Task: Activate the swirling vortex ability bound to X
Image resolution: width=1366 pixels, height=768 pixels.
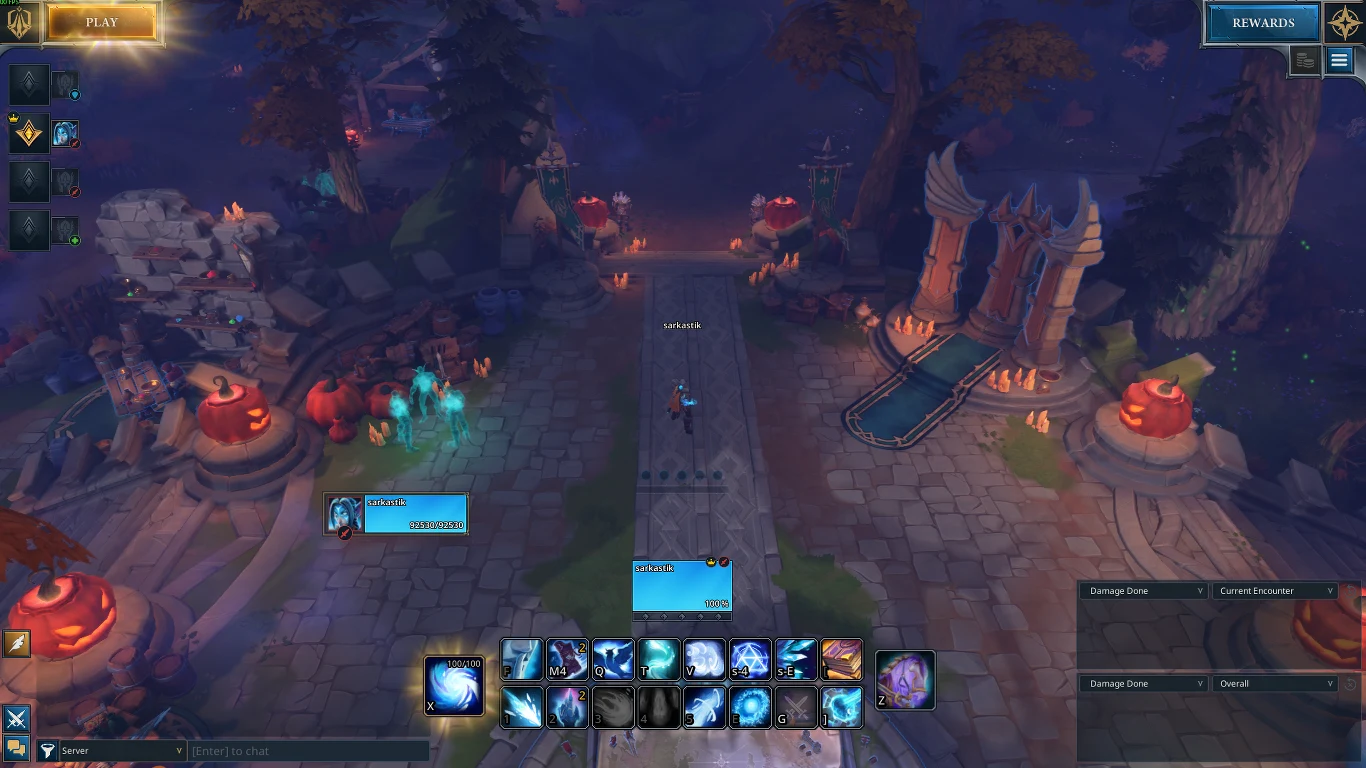Action: point(454,686)
